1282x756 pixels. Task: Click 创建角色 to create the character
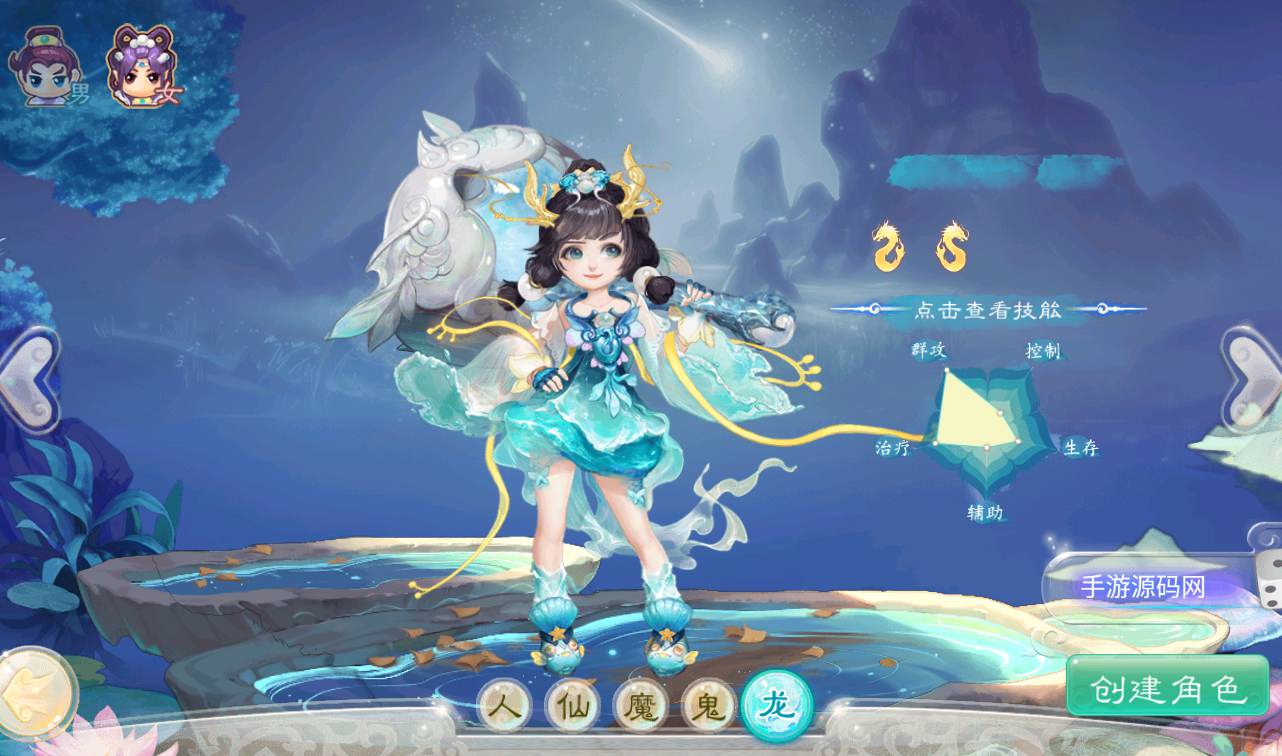pos(1167,687)
